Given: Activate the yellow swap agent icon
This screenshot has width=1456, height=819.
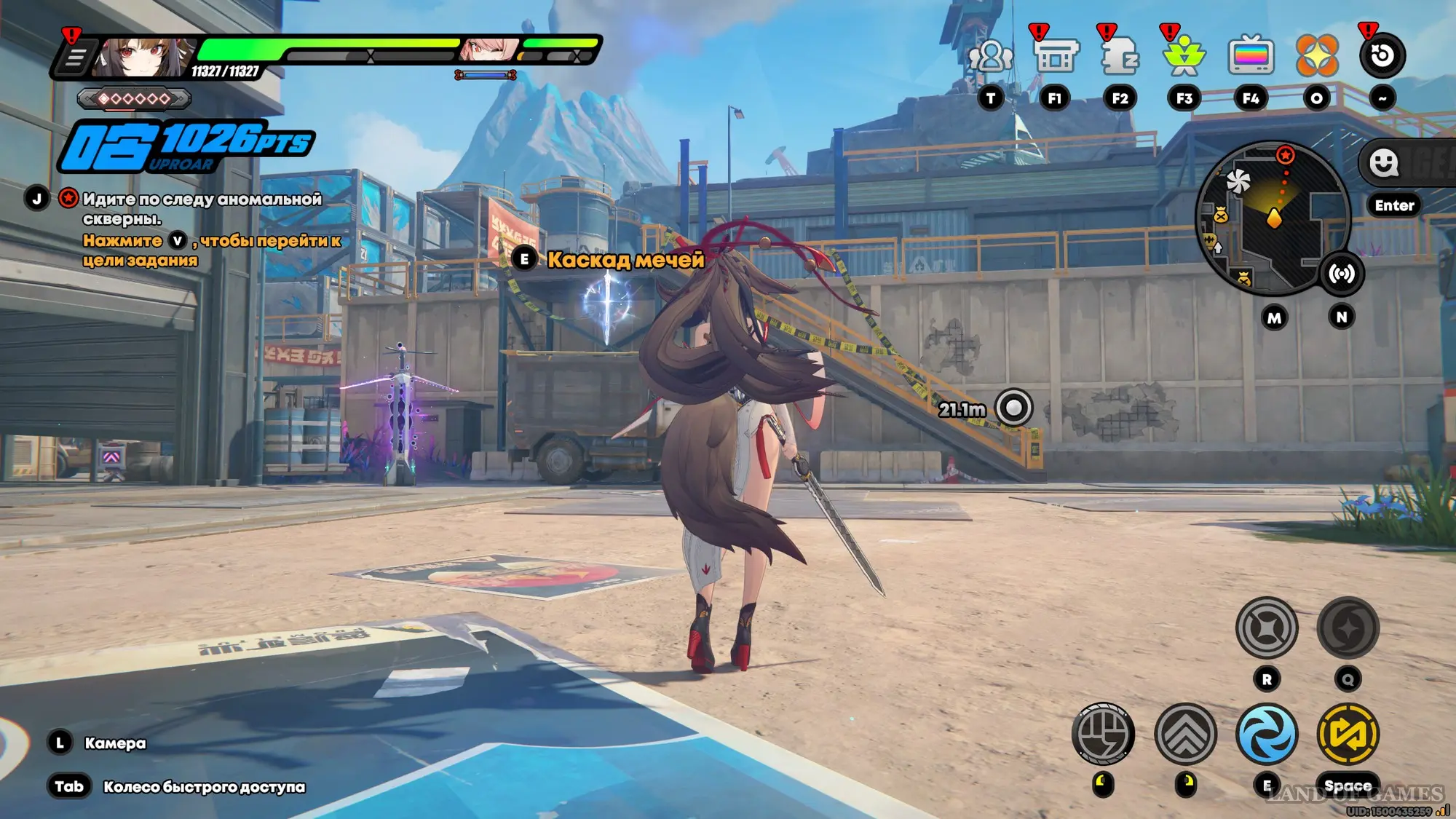Looking at the screenshot, I should tap(1348, 734).
